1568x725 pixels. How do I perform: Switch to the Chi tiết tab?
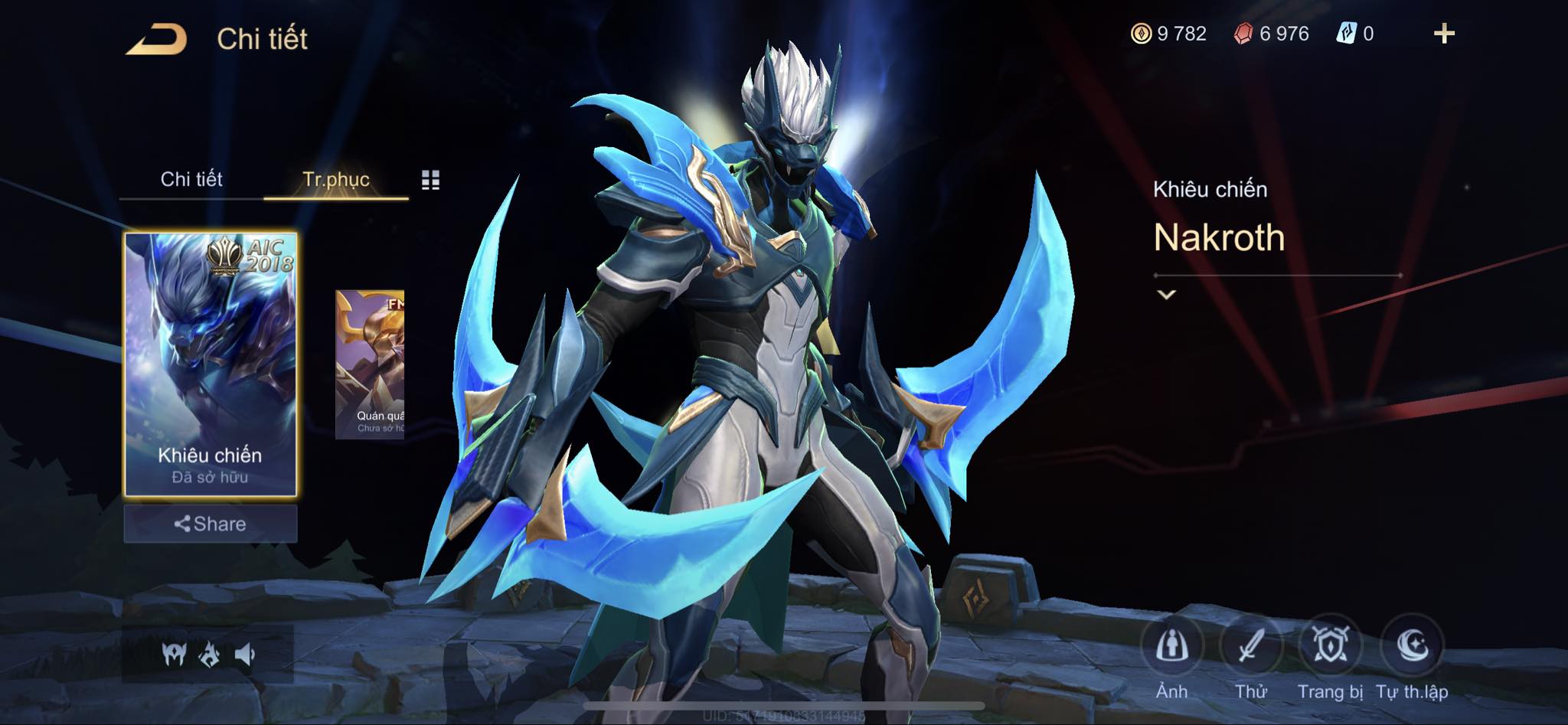coord(191,179)
